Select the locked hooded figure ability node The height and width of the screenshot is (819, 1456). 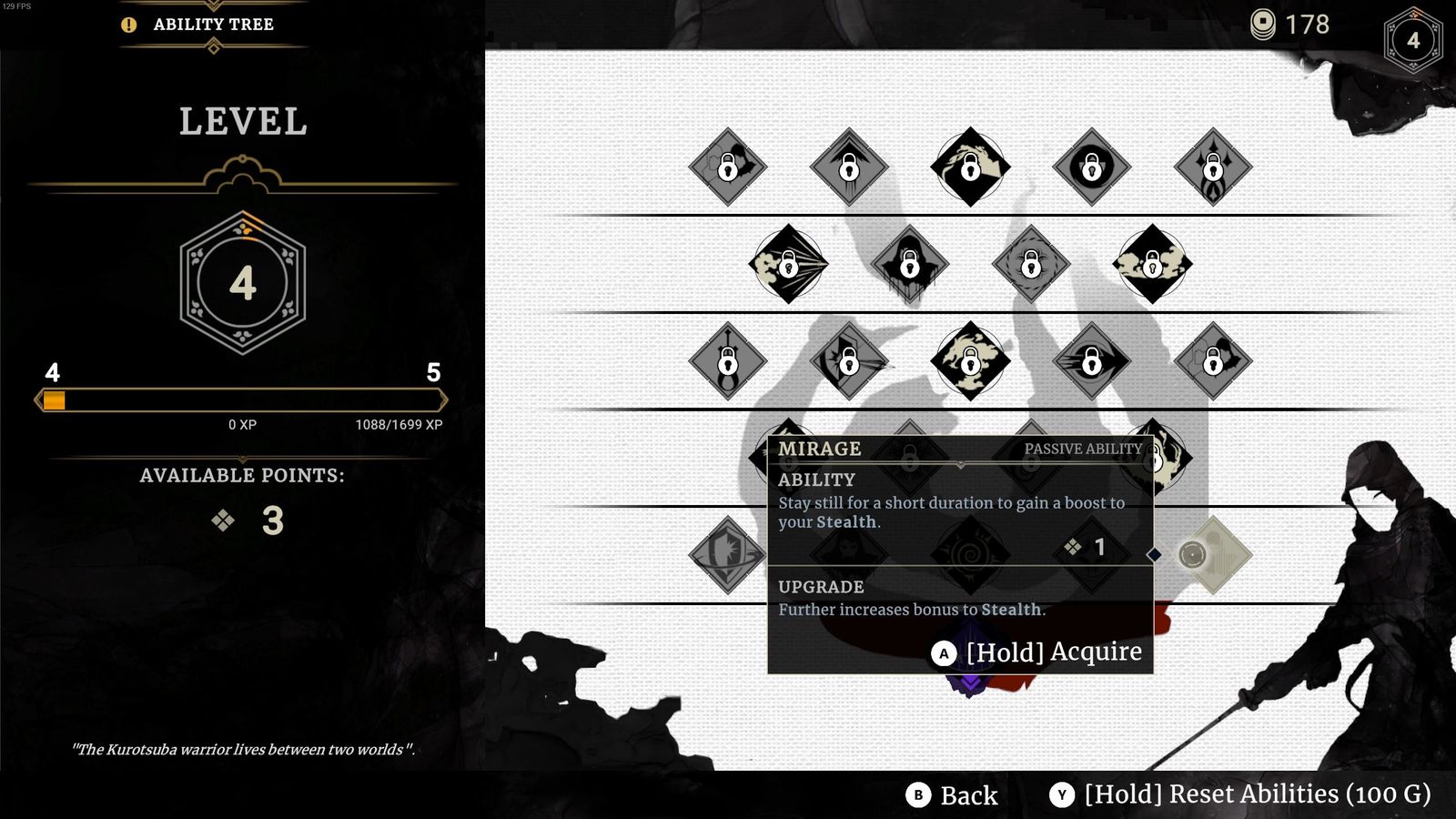(x=909, y=264)
